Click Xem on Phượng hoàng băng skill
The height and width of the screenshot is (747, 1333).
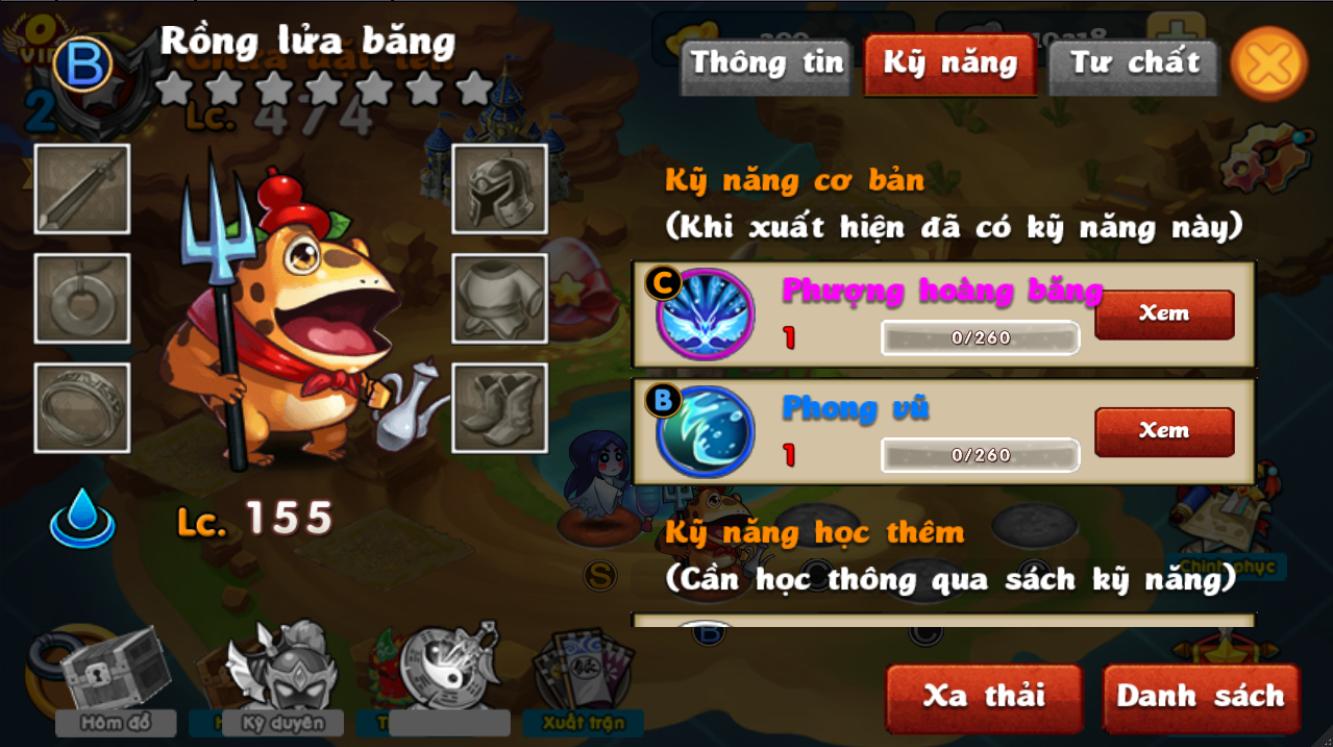1163,313
